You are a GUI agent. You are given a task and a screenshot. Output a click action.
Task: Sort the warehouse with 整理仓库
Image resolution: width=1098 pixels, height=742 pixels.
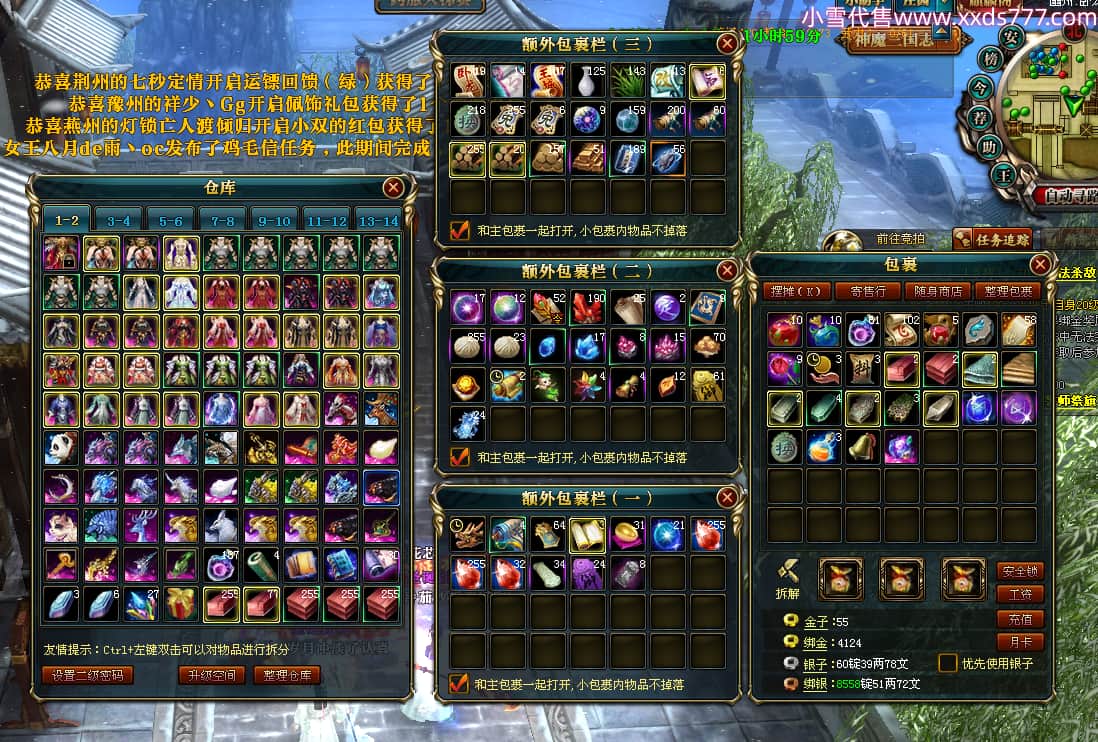[287, 675]
